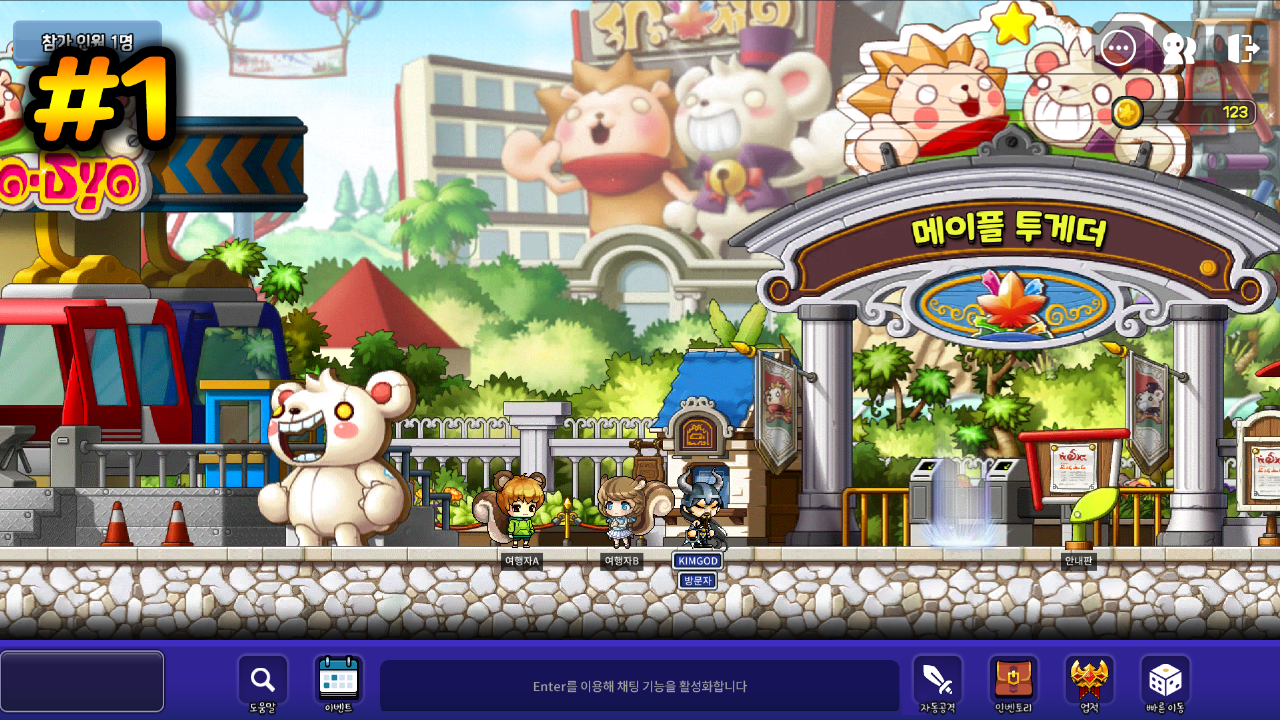The height and width of the screenshot is (720, 1280).
Task: Open the inventory (인벤토리) chest
Action: click(x=1013, y=681)
